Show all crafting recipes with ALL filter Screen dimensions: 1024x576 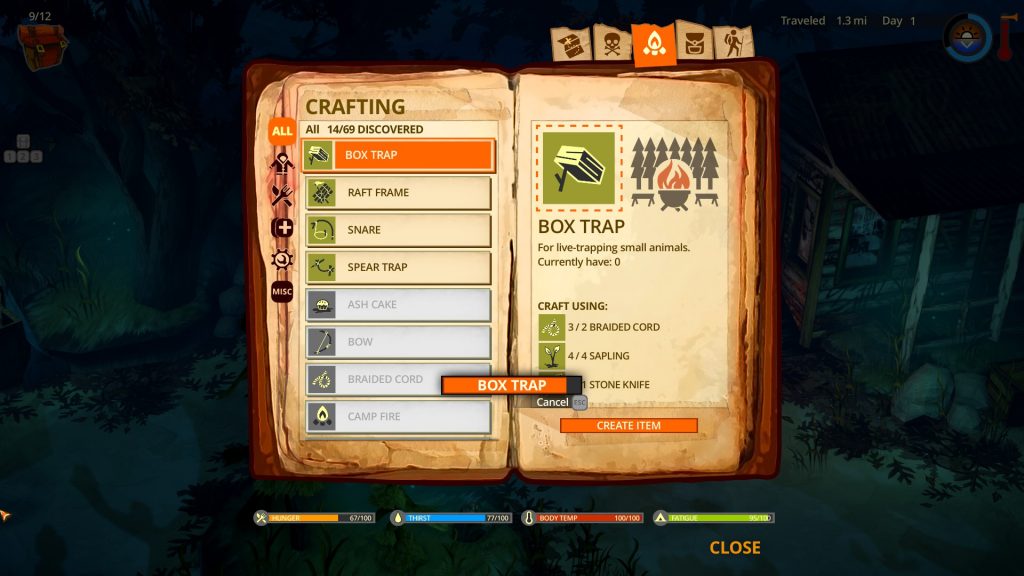point(282,130)
